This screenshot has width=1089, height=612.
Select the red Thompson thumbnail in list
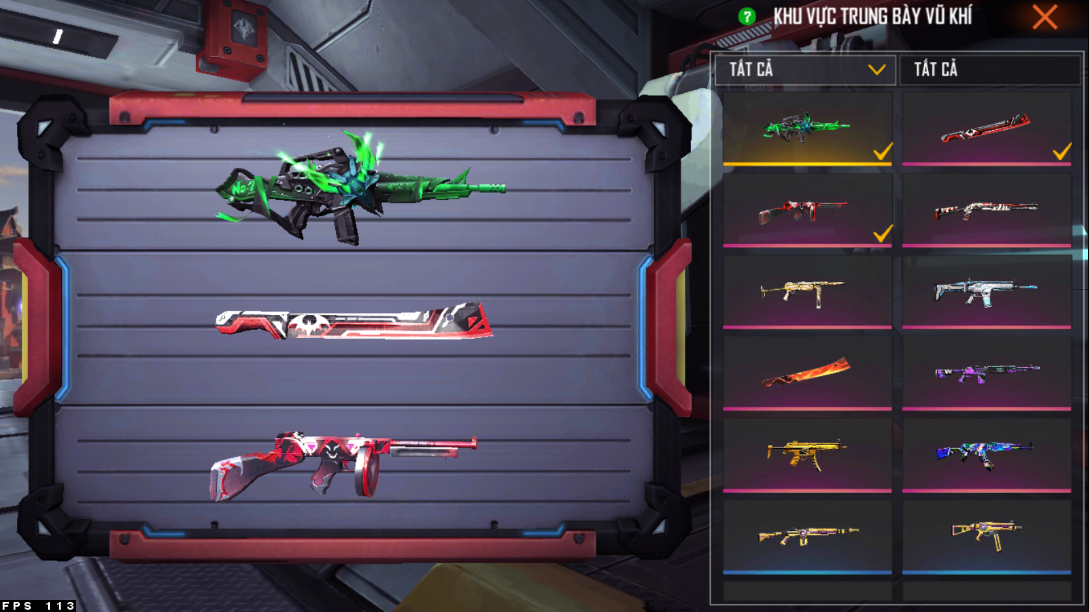[x=807, y=210]
